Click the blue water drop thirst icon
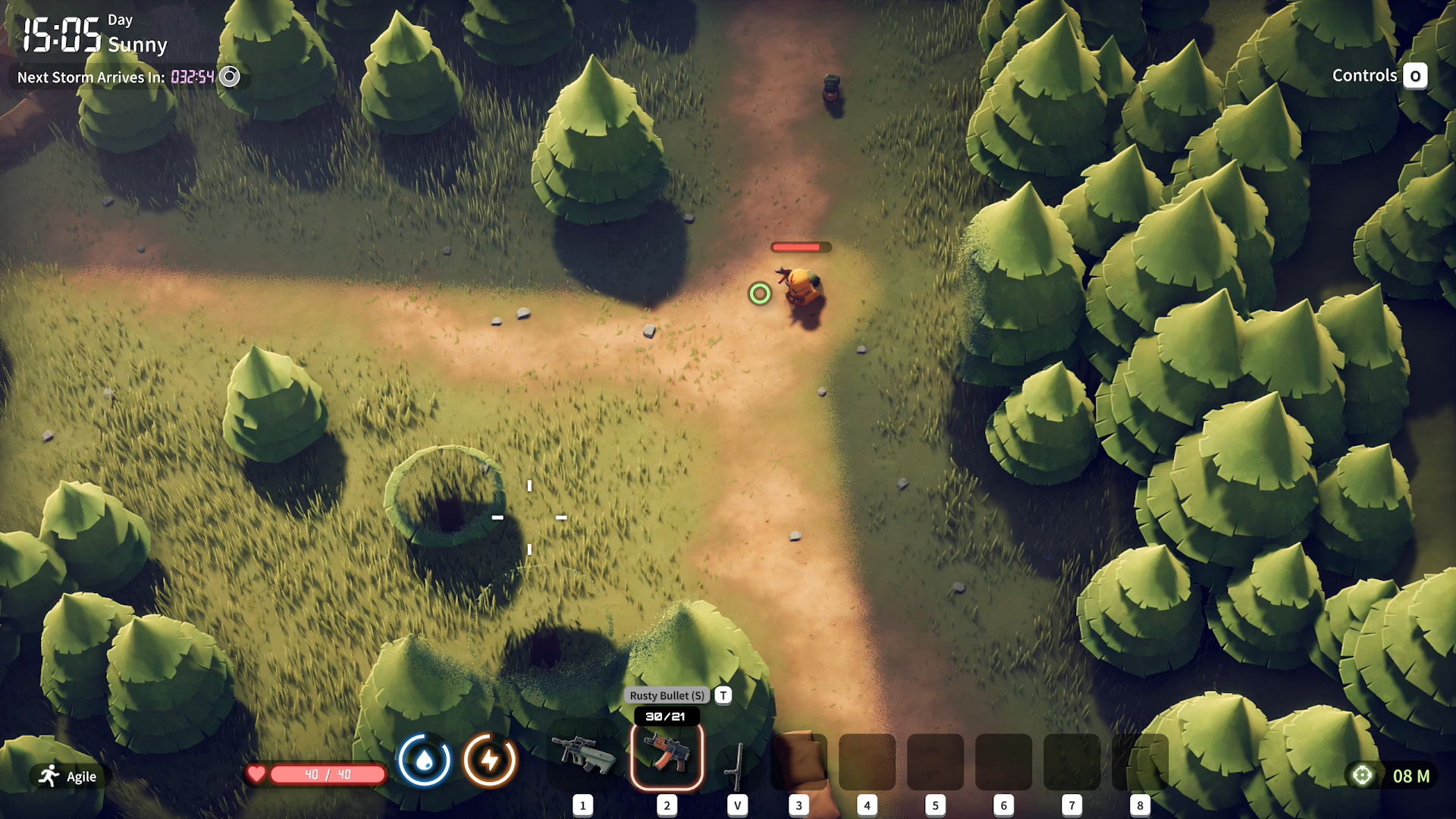The height and width of the screenshot is (819, 1456). click(424, 759)
